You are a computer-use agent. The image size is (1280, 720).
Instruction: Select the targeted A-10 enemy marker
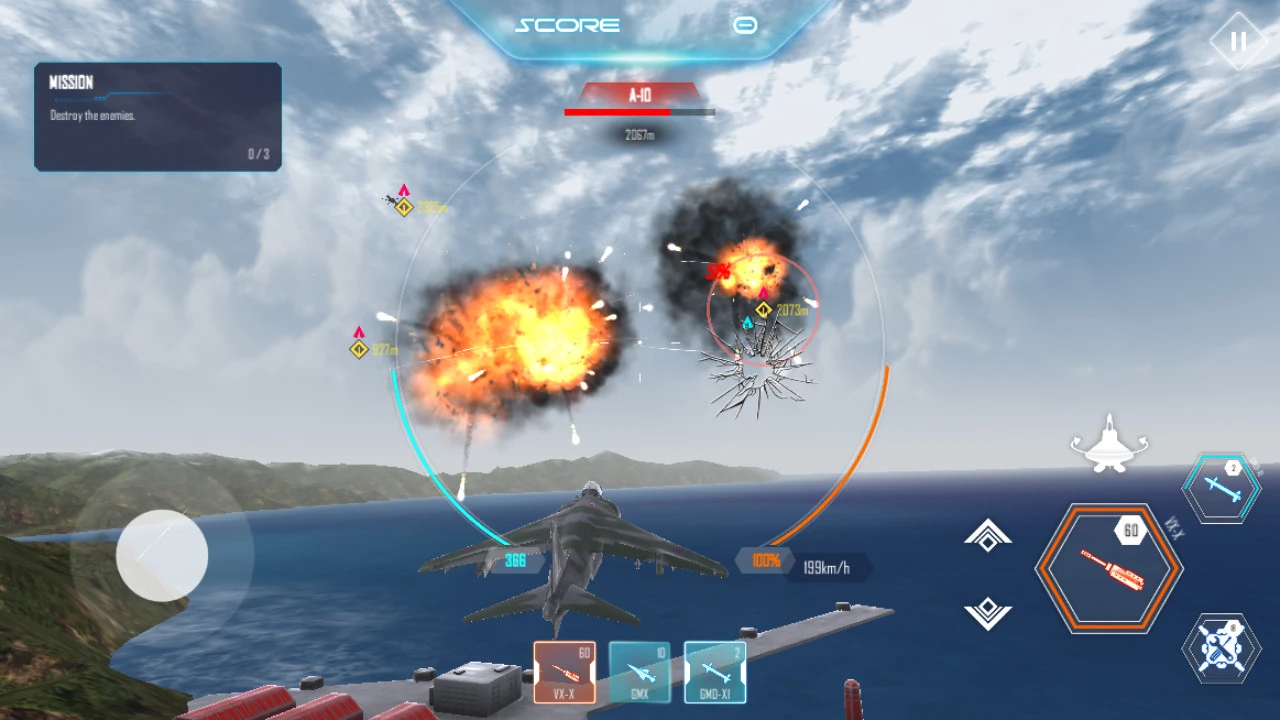tap(764, 310)
